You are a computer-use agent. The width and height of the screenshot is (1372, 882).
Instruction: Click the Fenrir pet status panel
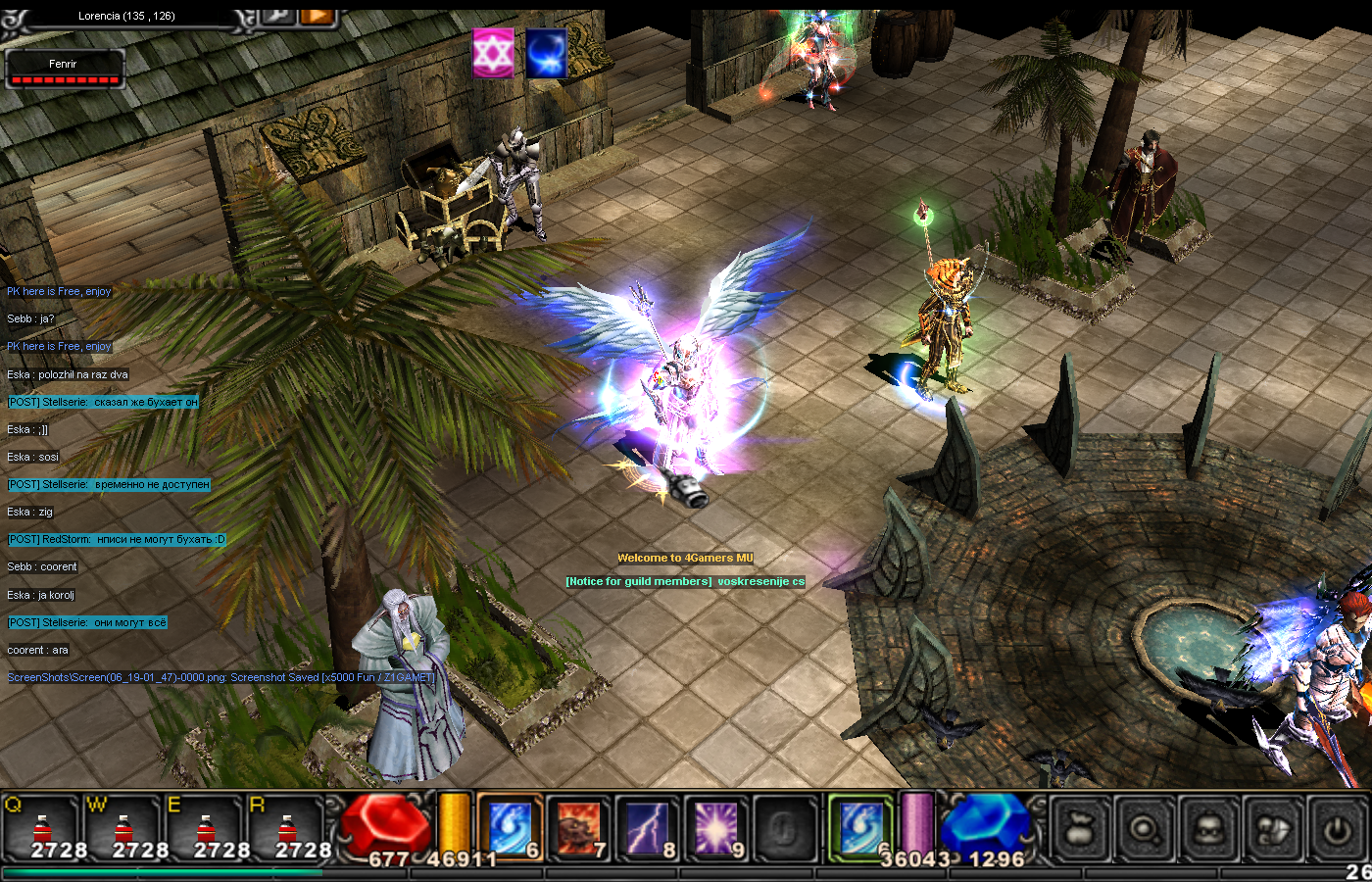pyautogui.click(x=64, y=70)
